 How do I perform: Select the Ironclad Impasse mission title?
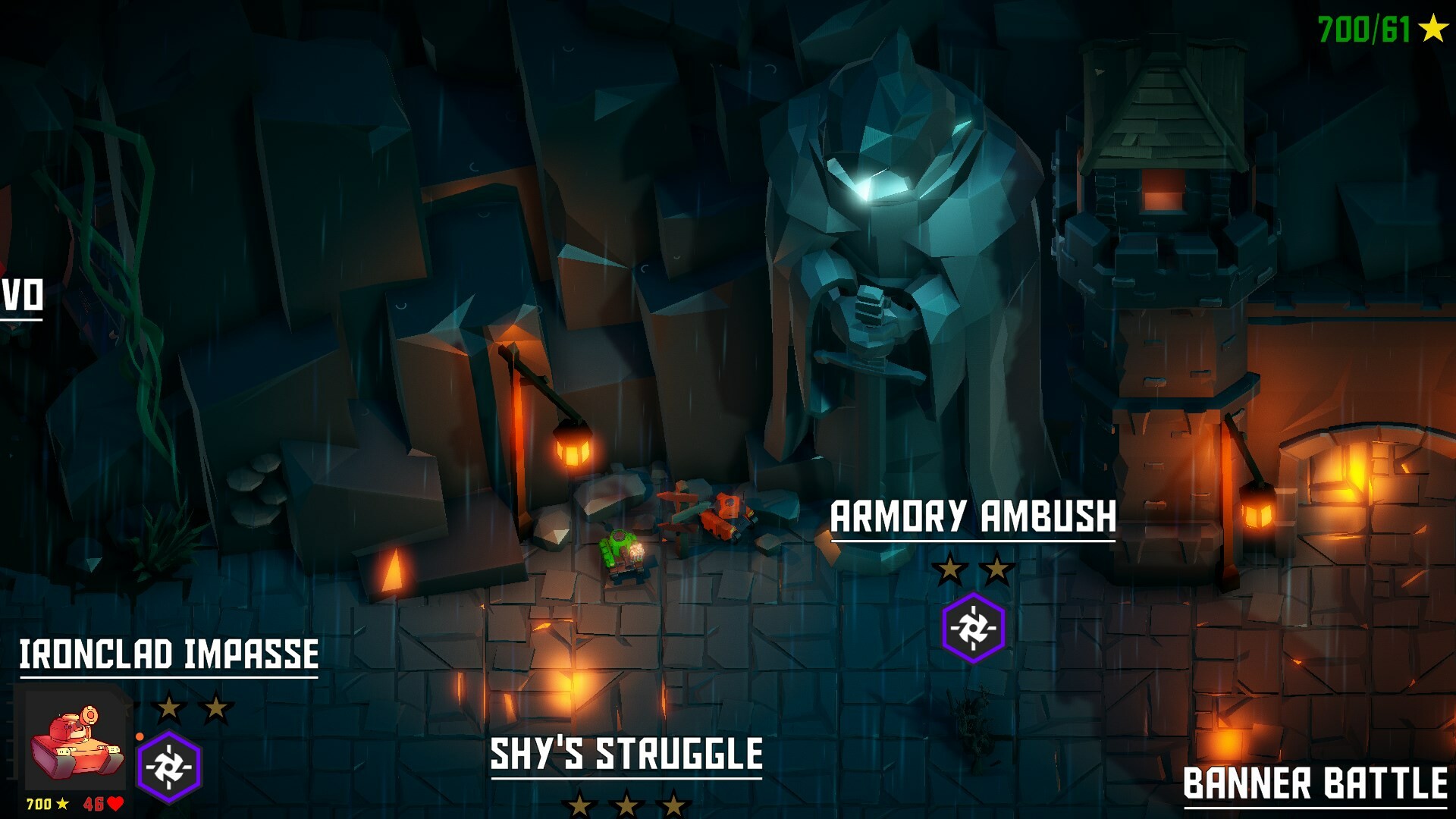168,652
